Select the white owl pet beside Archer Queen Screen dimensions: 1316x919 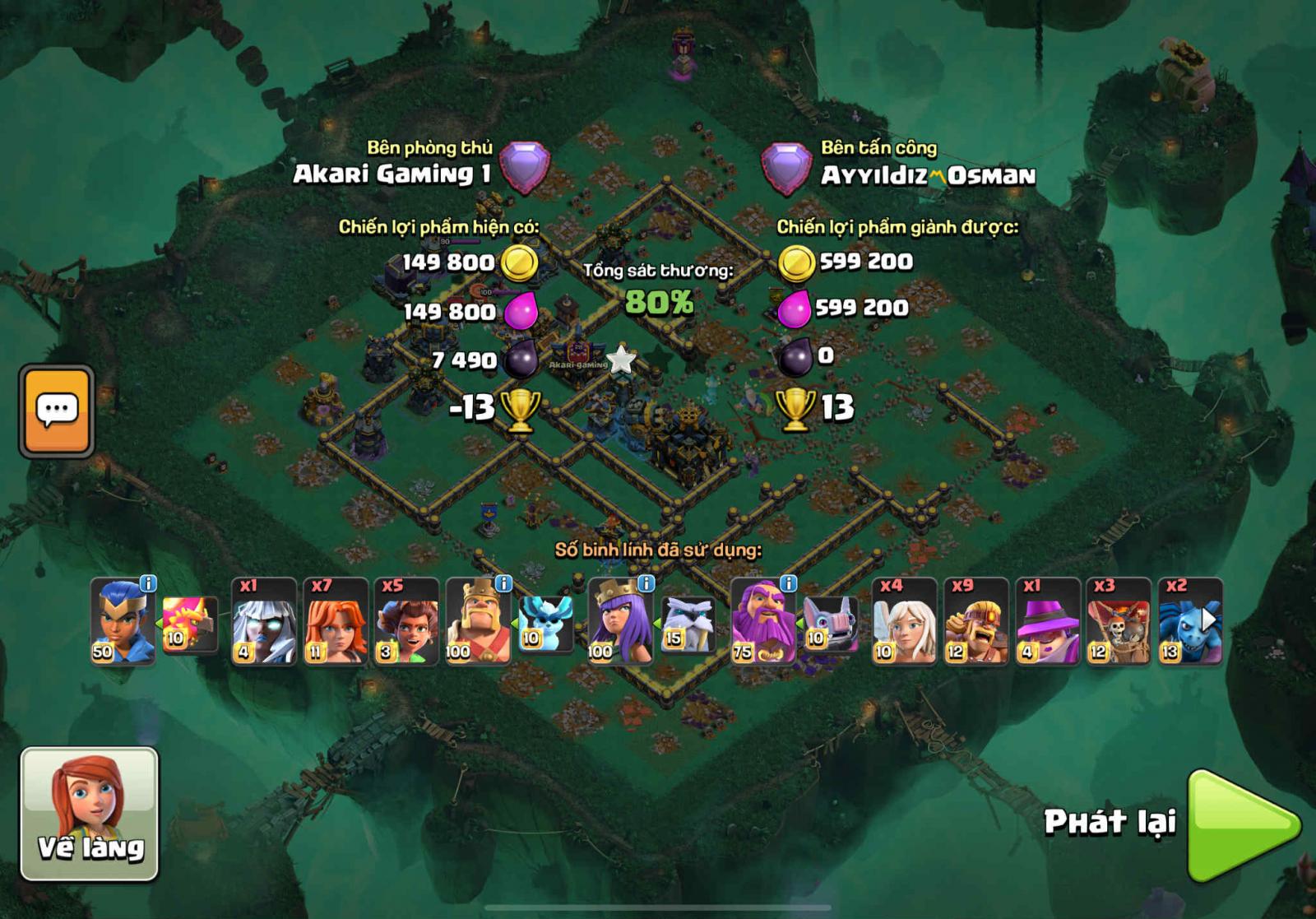click(688, 624)
